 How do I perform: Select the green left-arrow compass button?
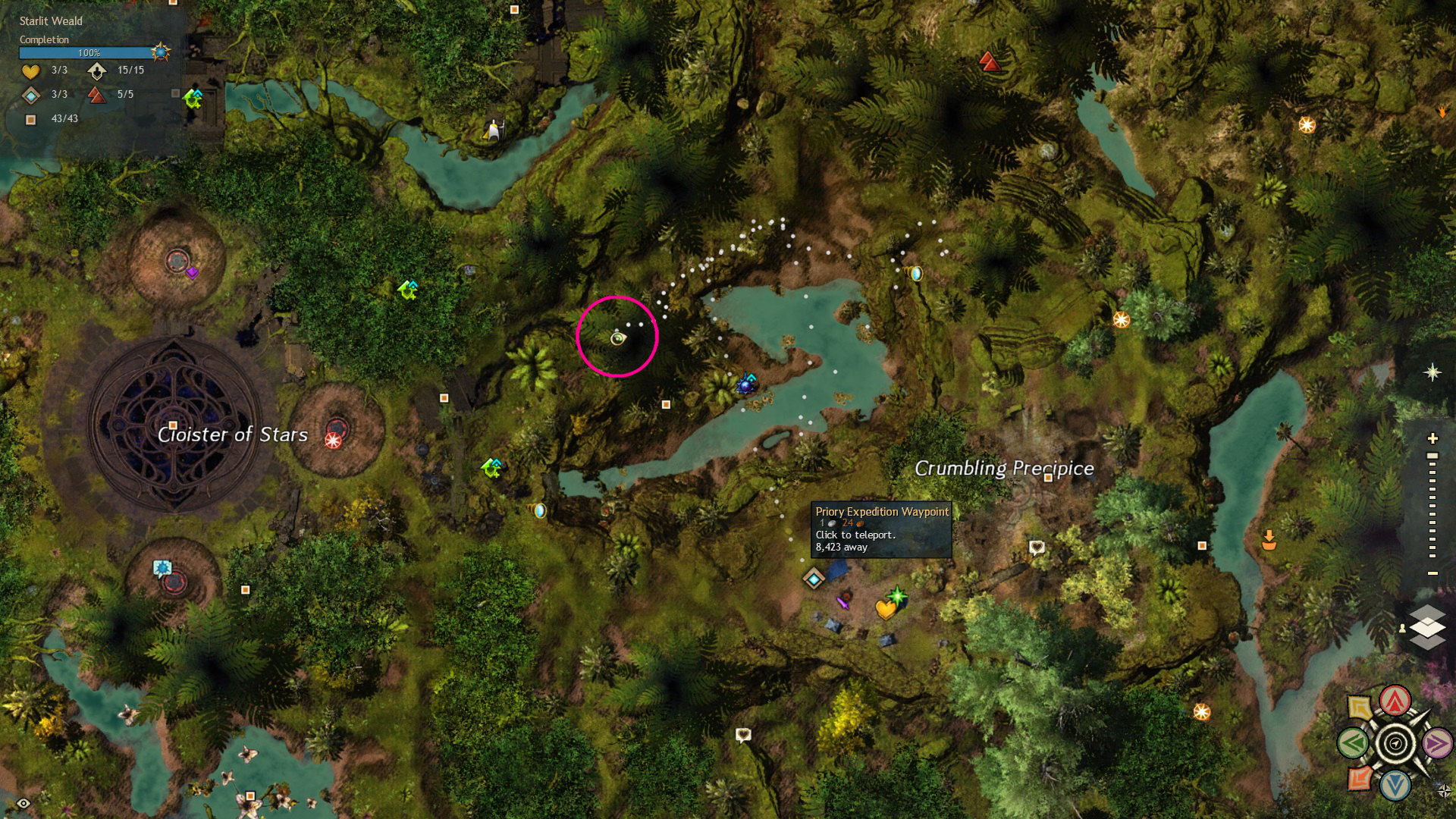tap(1353, 743)
